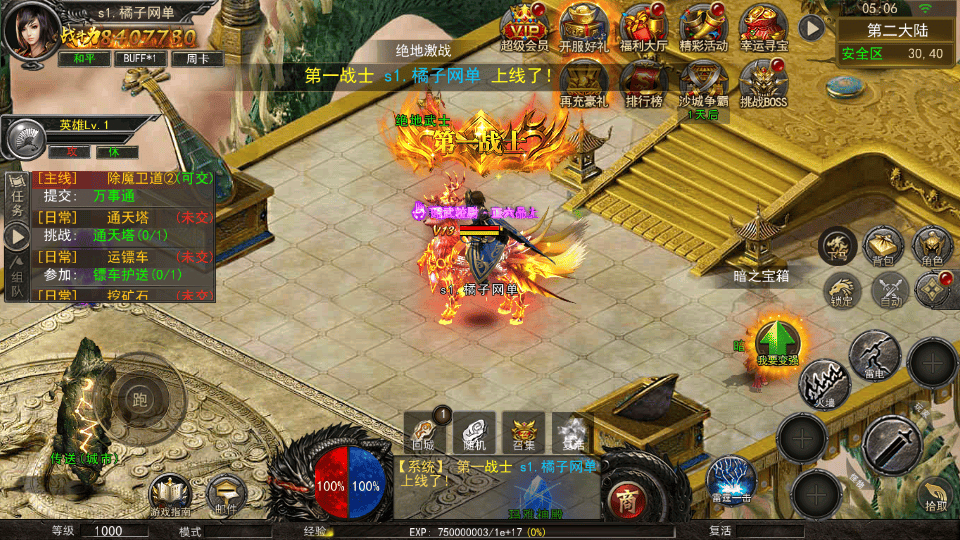This screenshot has height=540, width=960.
Task: Open the 角色 character sheet
Action: pos(932,247)
